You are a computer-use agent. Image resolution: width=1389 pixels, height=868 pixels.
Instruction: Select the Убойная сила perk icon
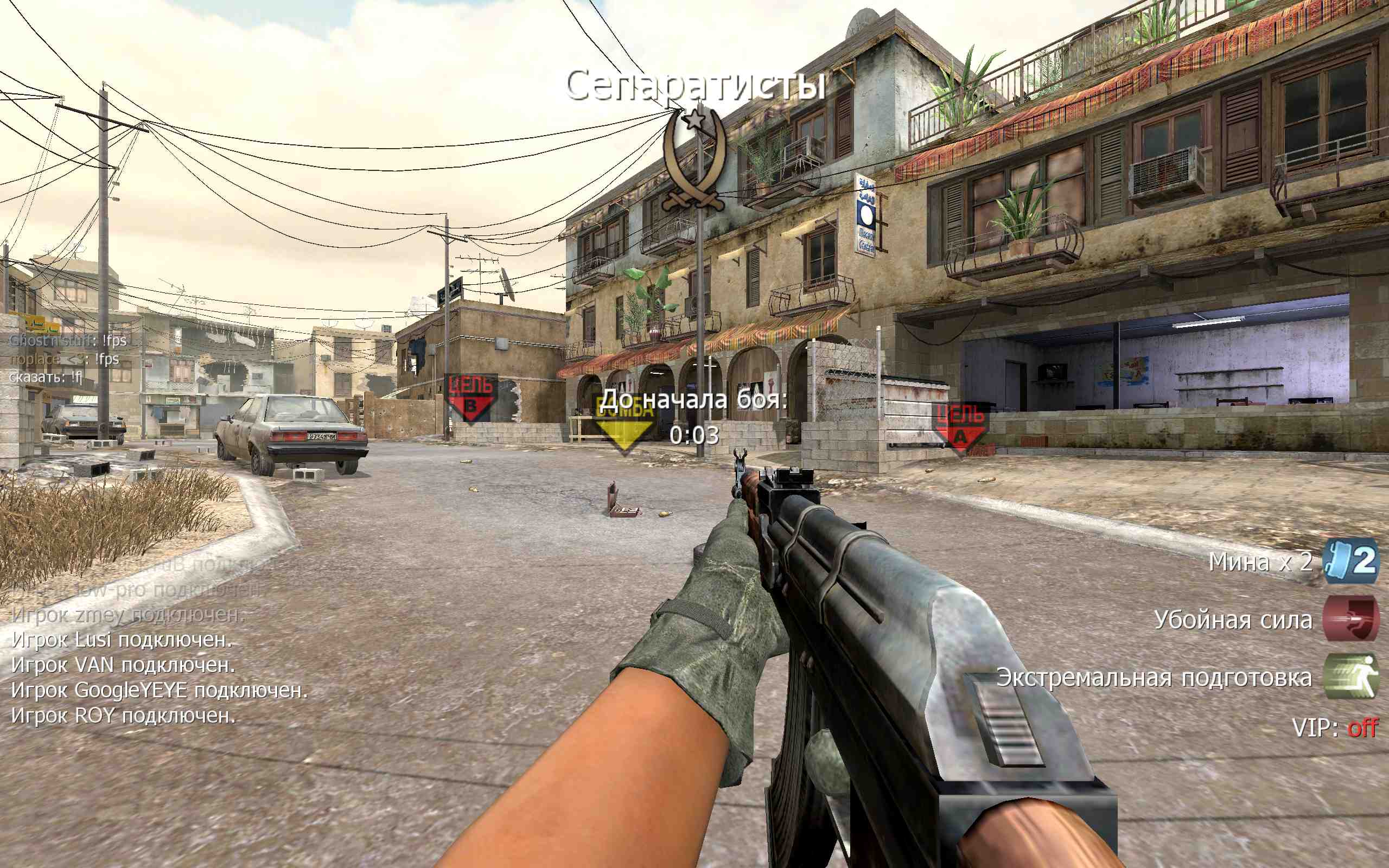pyautogui.click(x=1350, y=618)
